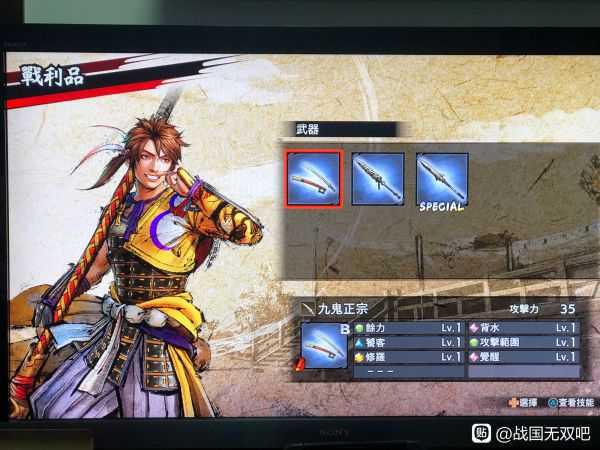This screenshot has height=450, width=600.
Task: Select the 背水 skill row
Action: click(523, 327)
